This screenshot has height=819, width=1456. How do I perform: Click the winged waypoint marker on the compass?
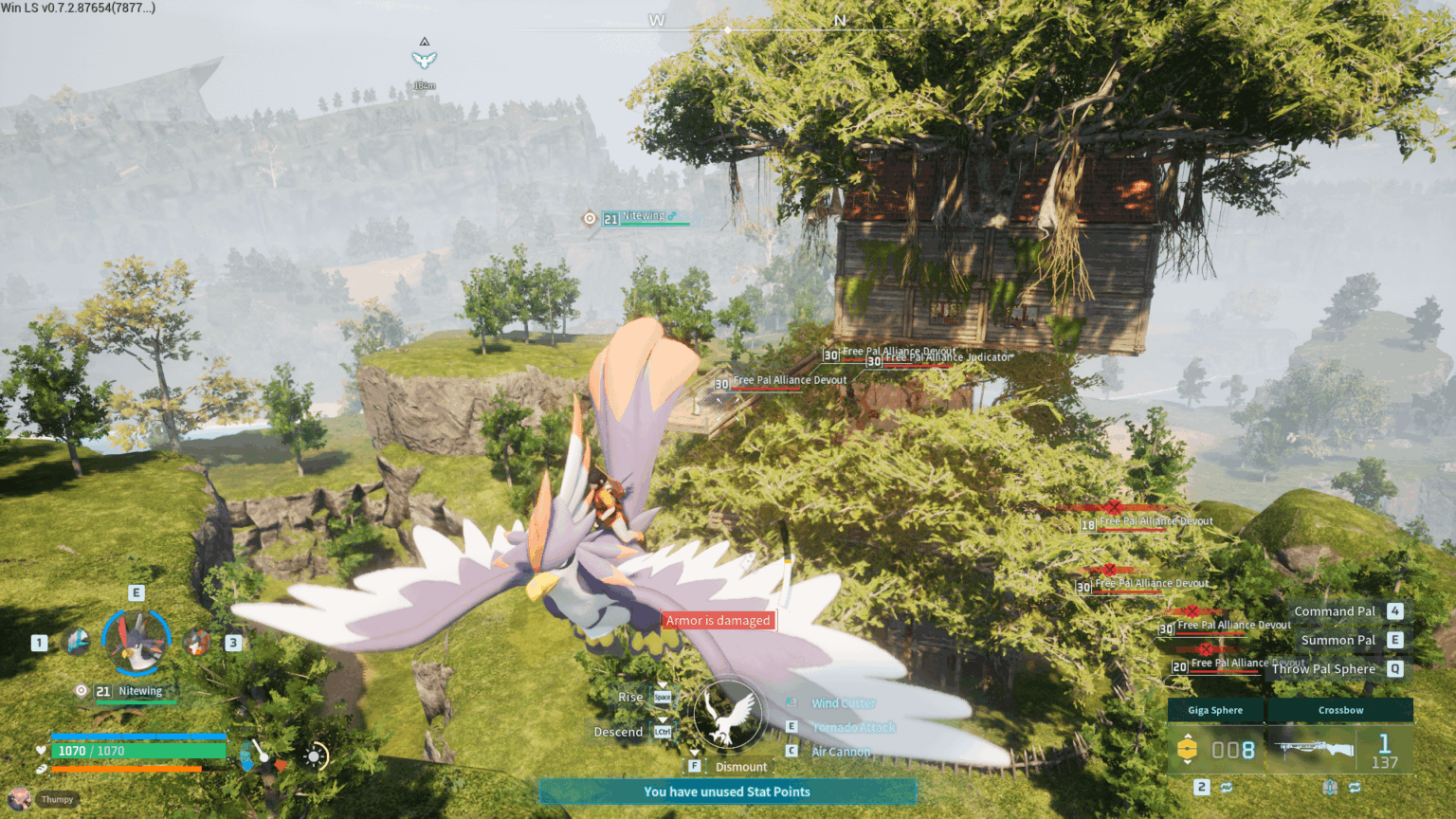[424, 60]
